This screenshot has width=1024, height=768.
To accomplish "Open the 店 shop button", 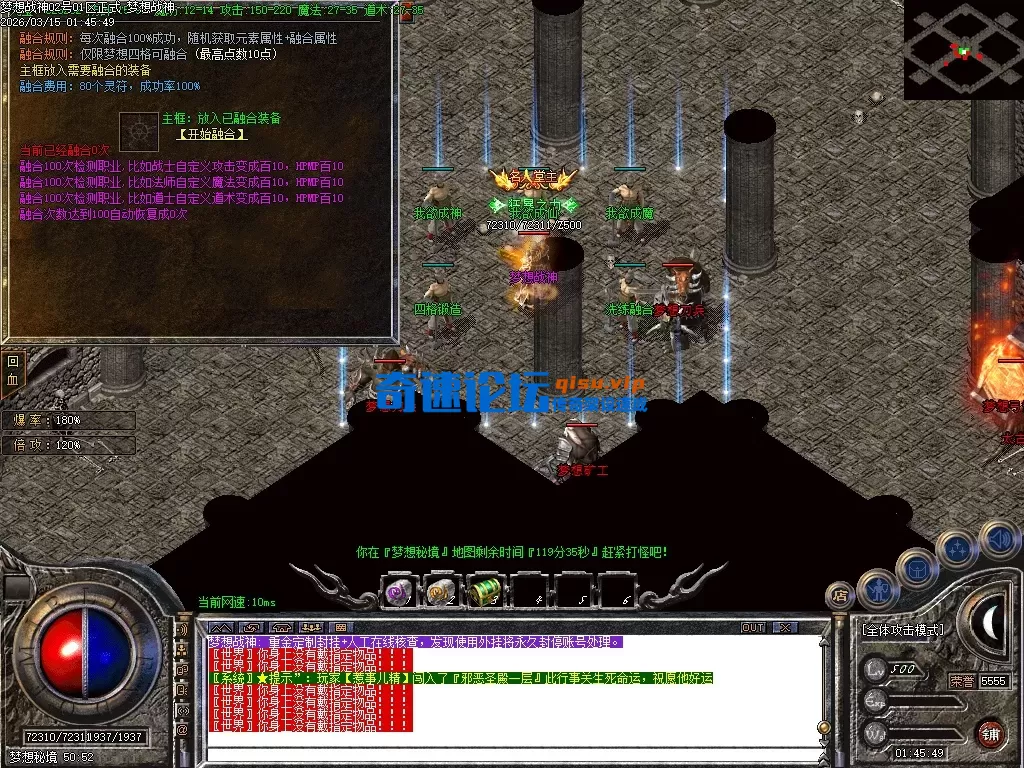I will pyautogui.click(x=840, y=596).
